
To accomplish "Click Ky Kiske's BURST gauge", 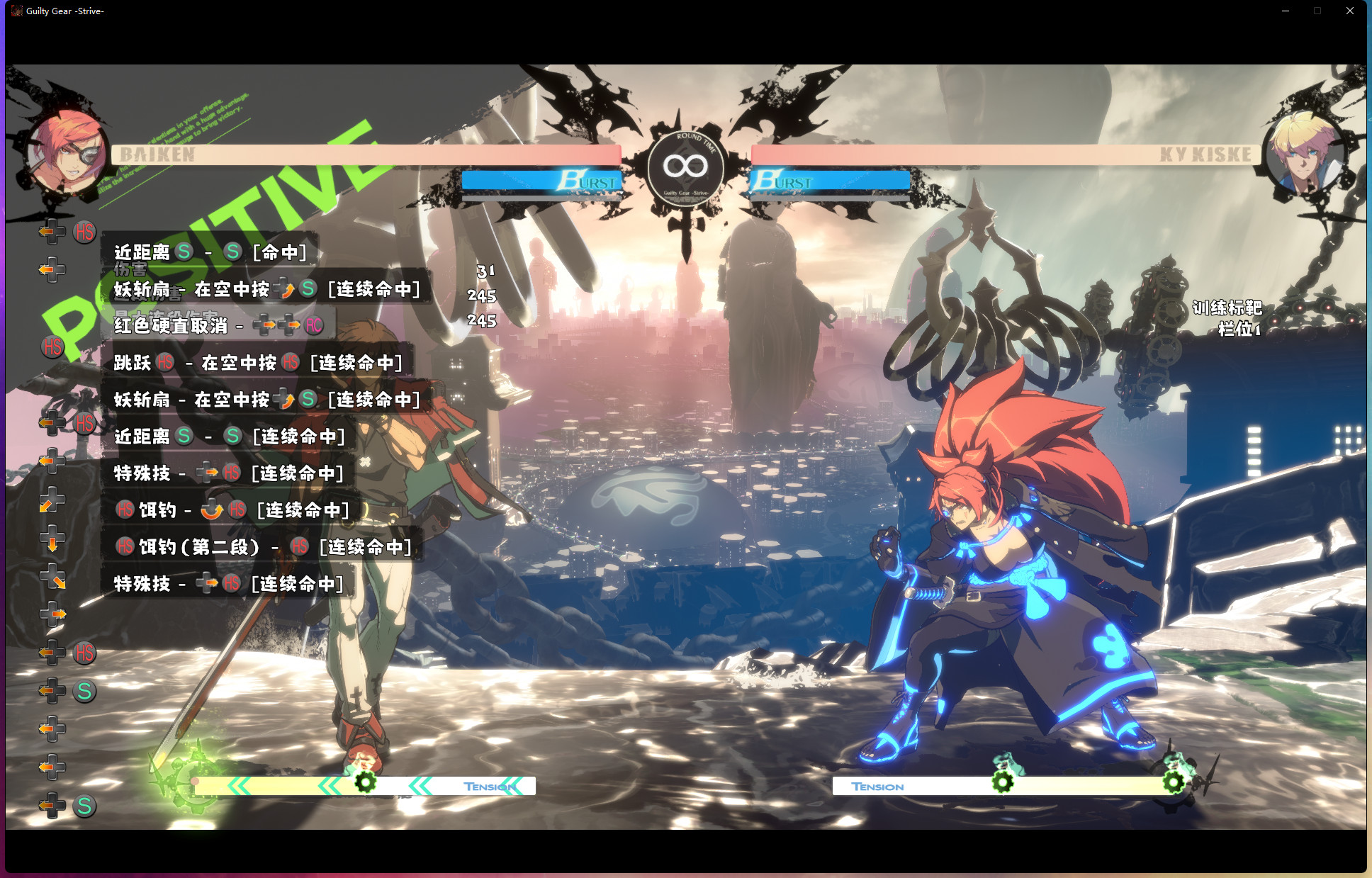I will (829, 181).
